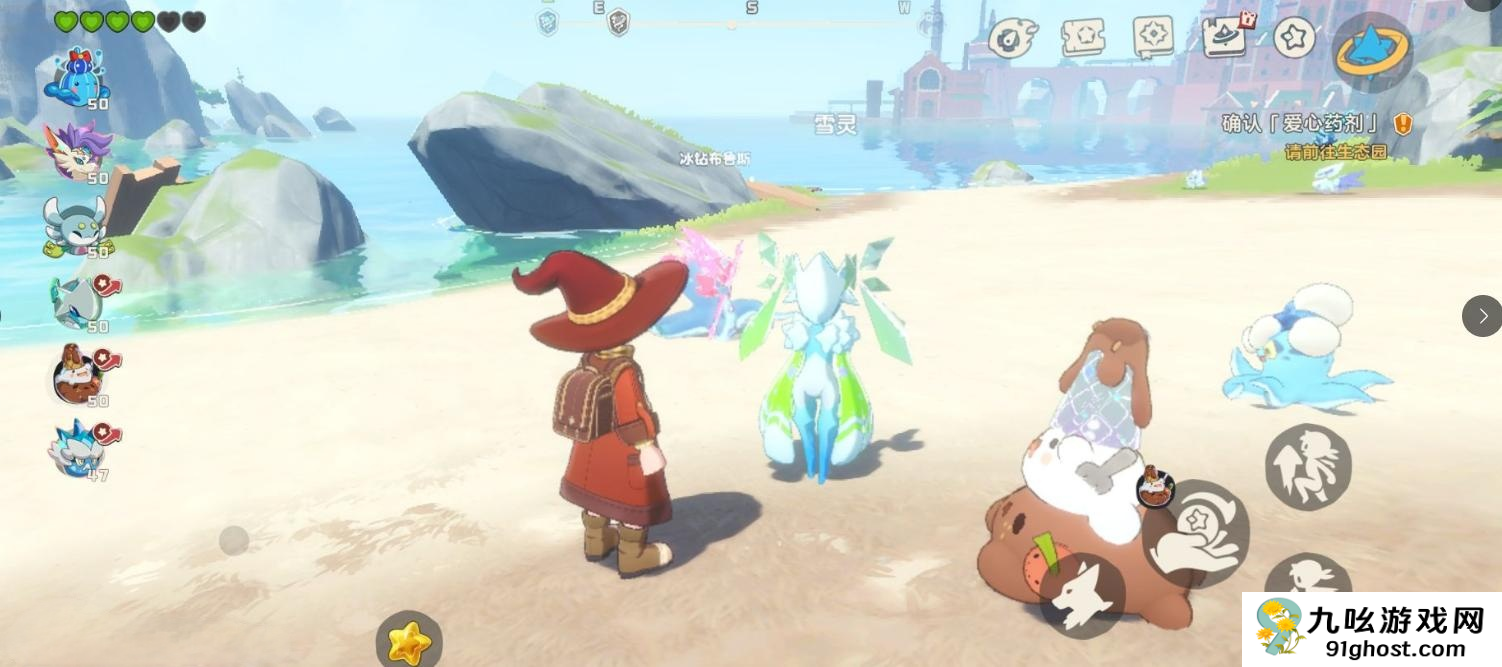Select the blue jellyfish pet with red bow
Image resolution: width=1502 pixels, height=667 pixels.
tap(76, 78)
